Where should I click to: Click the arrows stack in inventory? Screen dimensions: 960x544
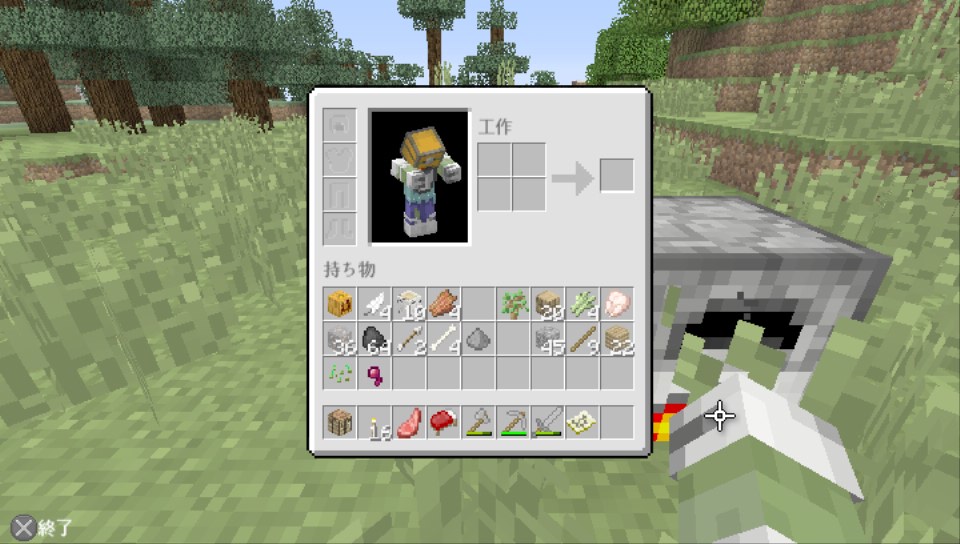409,339
